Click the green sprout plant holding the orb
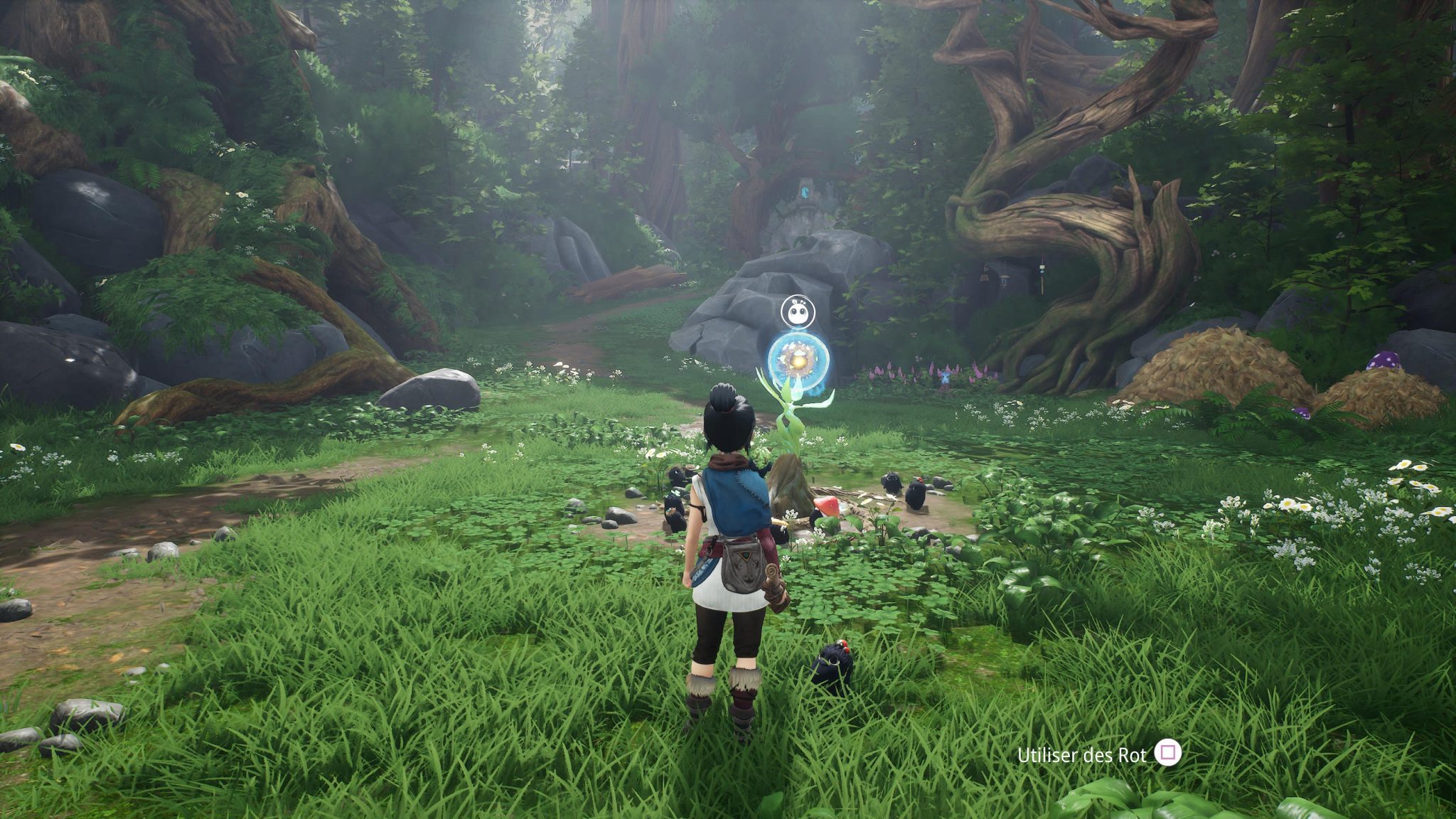1456x819 pixels. pos(791,419)
